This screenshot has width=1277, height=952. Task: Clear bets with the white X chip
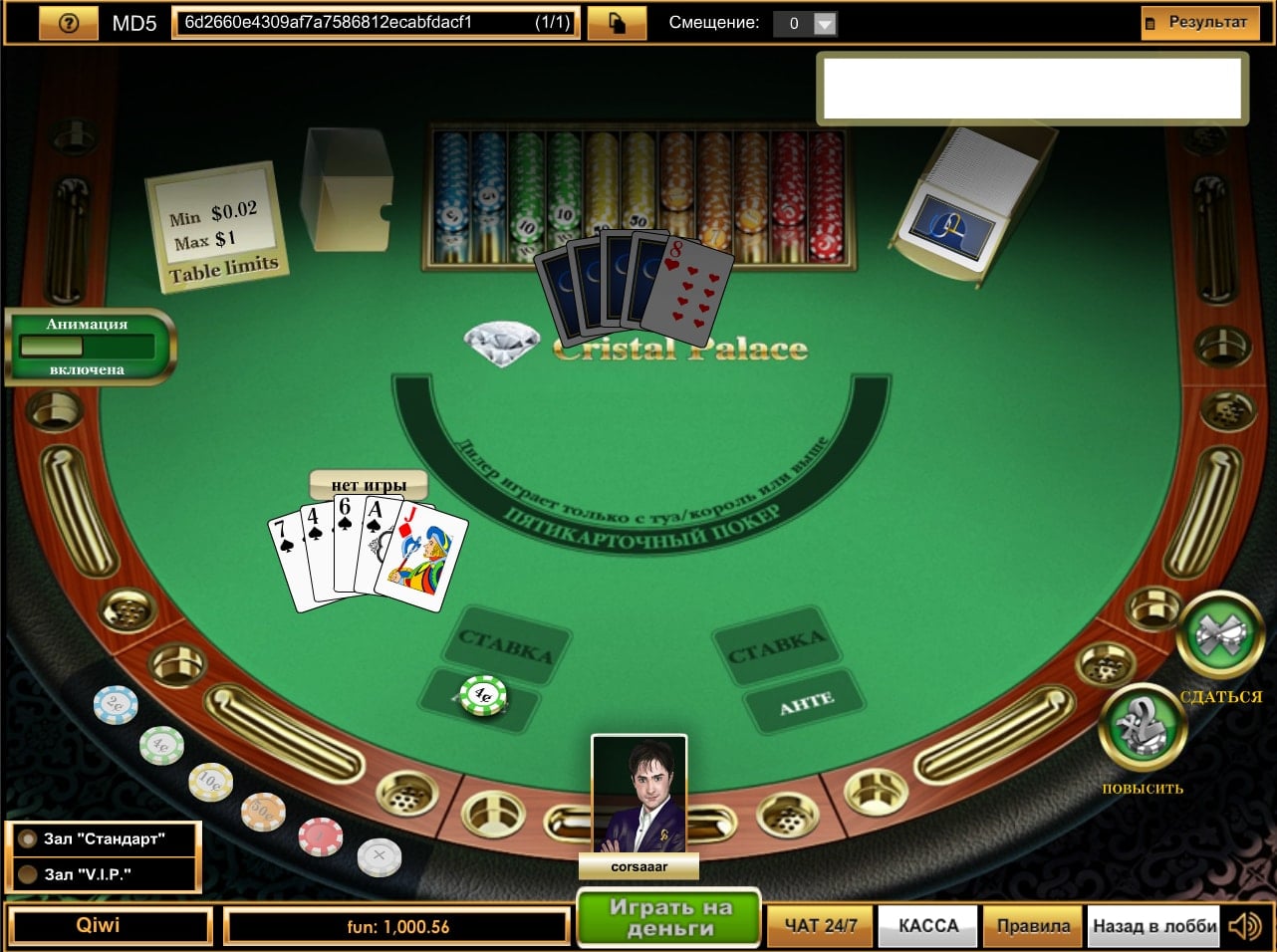coord(379,855)
